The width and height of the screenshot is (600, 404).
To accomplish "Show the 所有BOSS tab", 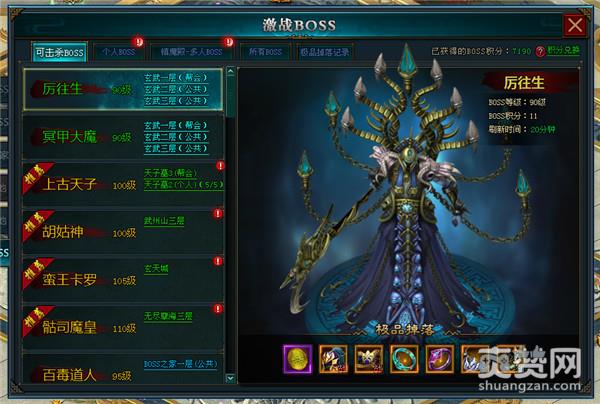I will coord(264,51).
